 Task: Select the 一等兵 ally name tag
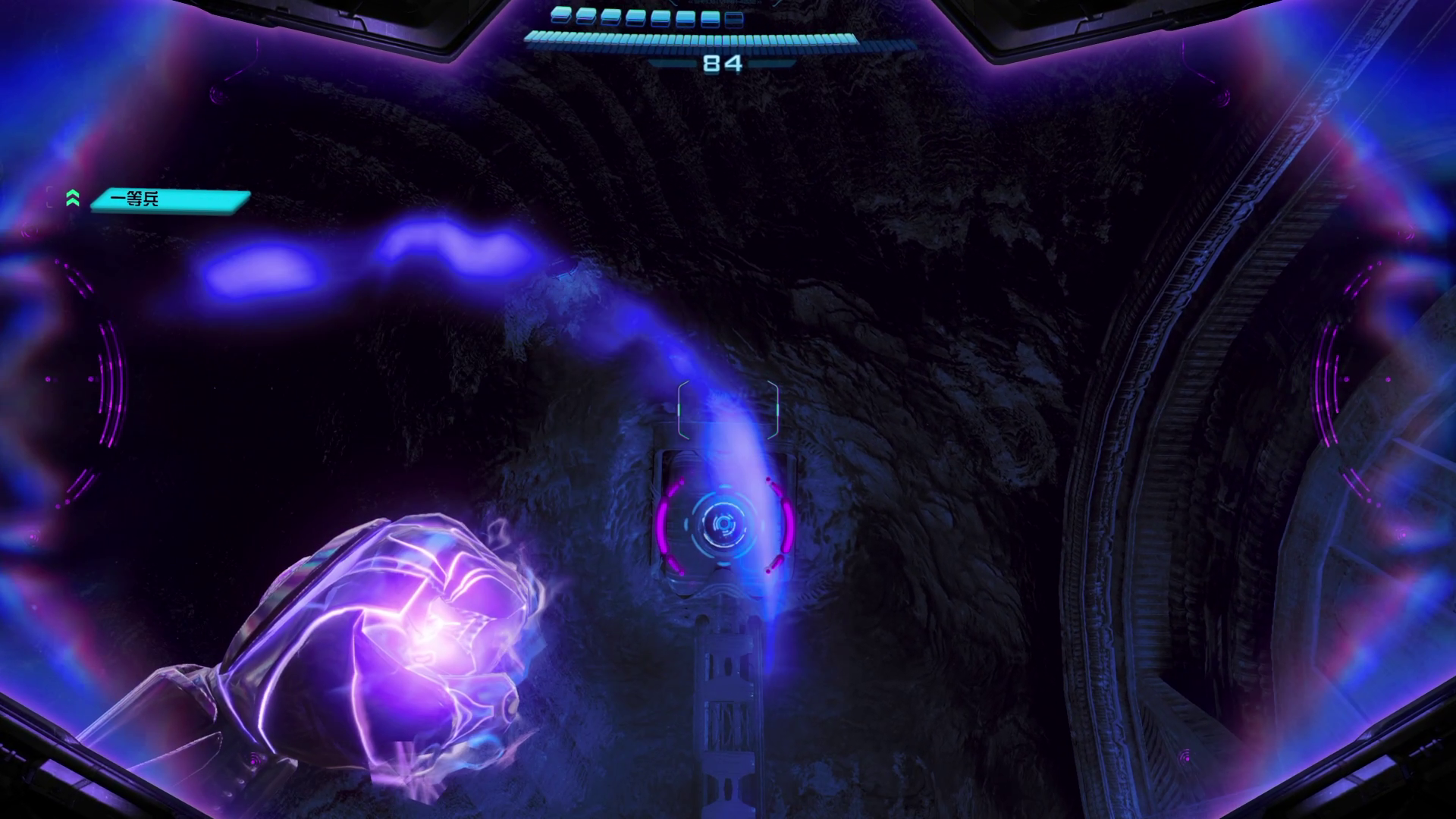coord(170,200)
